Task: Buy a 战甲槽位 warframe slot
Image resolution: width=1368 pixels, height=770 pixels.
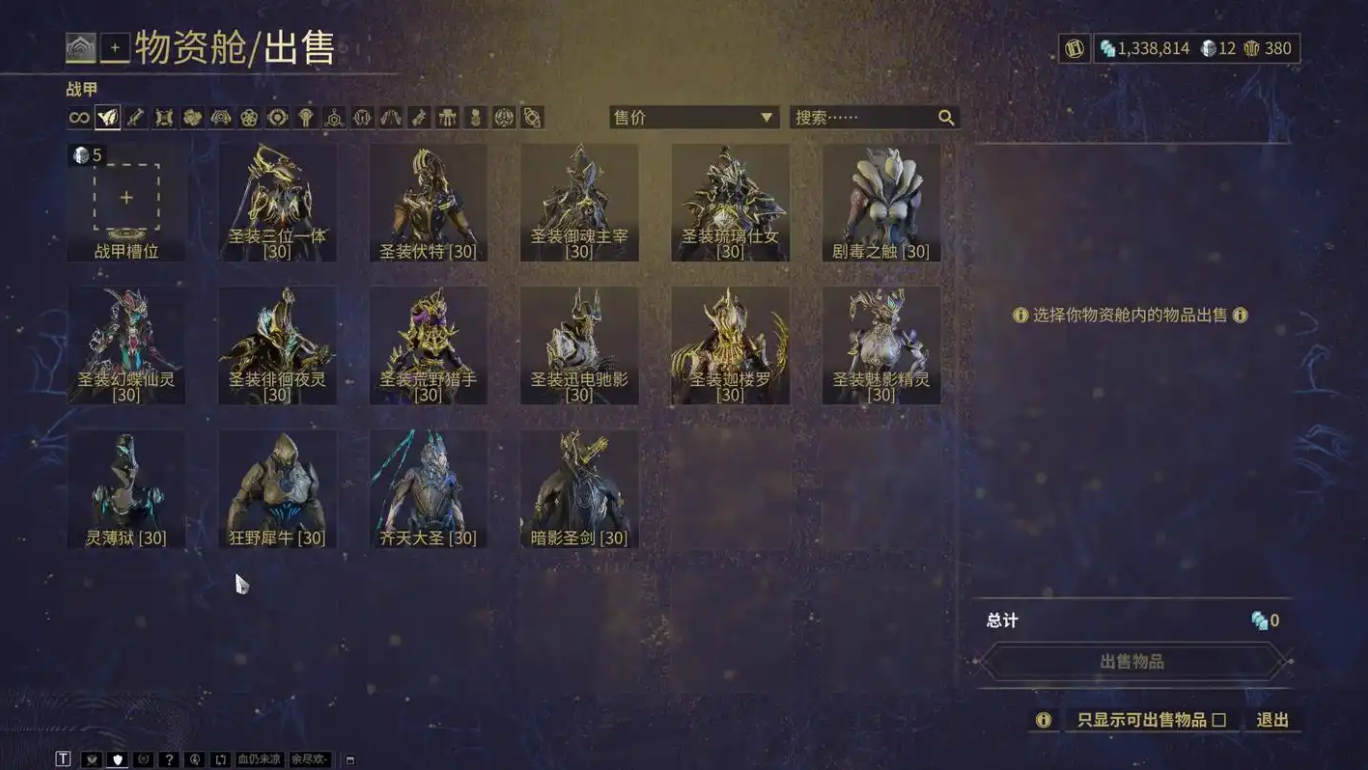Action: coord(126,202)
